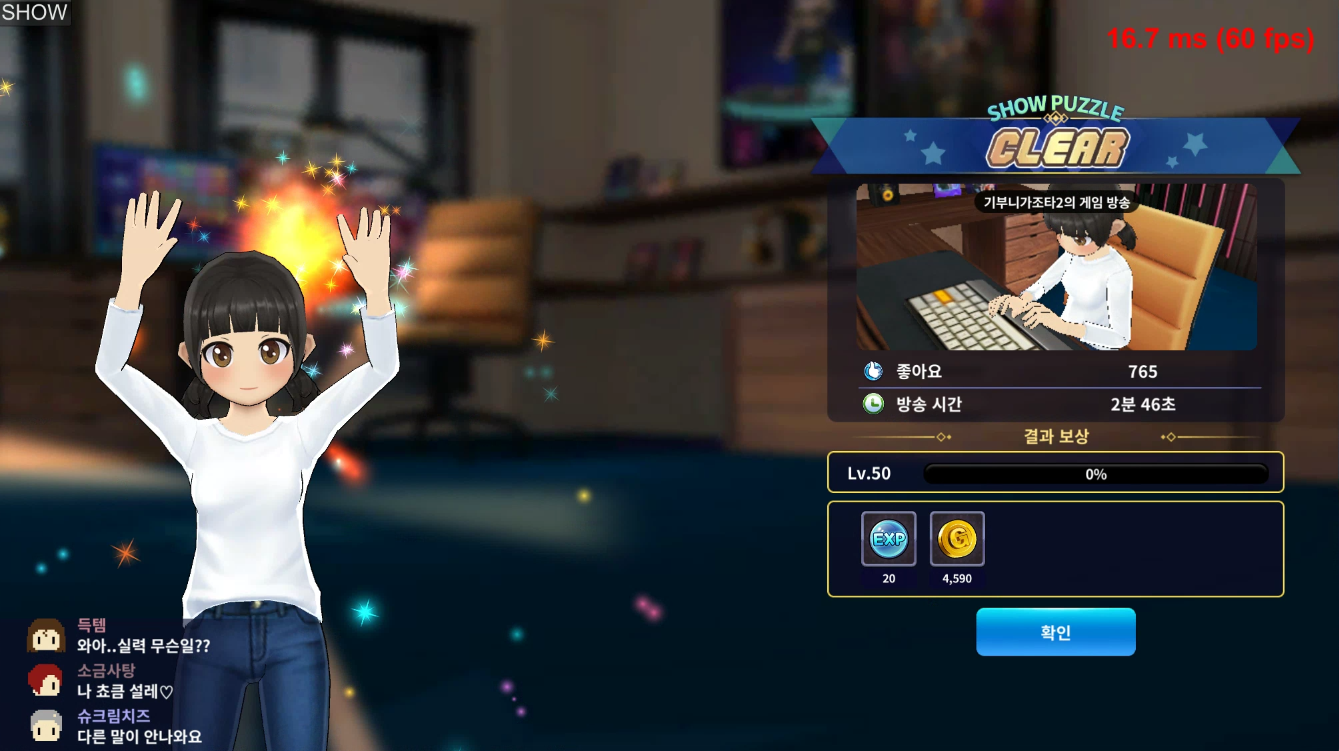This screenshot has width=1339, height=751.
Task: Select the EXP reward icon
Action: point(888,539)
